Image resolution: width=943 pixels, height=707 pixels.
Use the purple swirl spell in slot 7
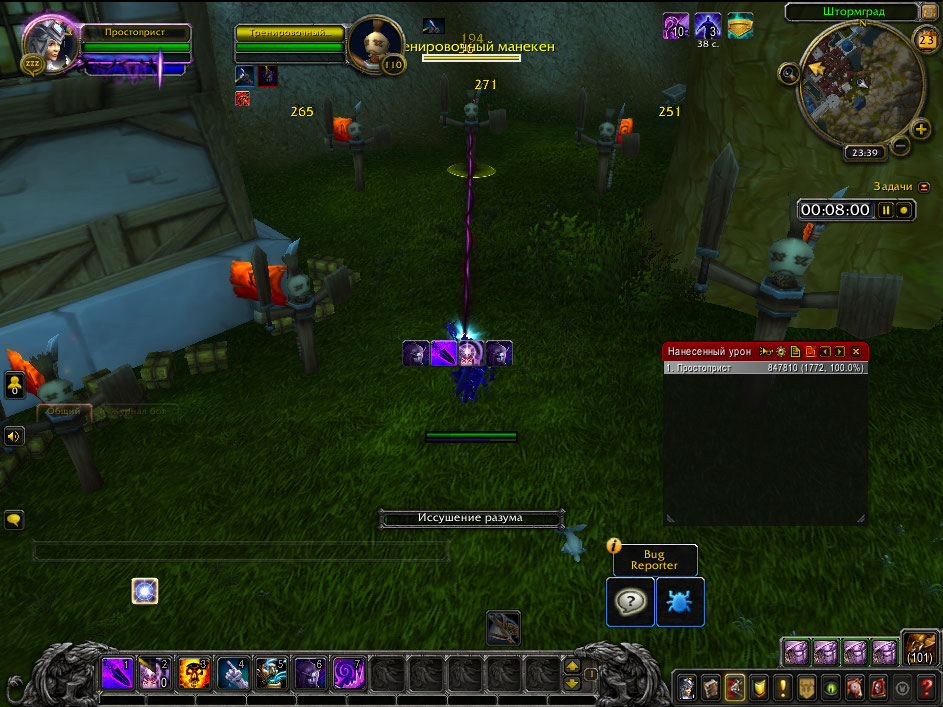(x=349, y=671)
